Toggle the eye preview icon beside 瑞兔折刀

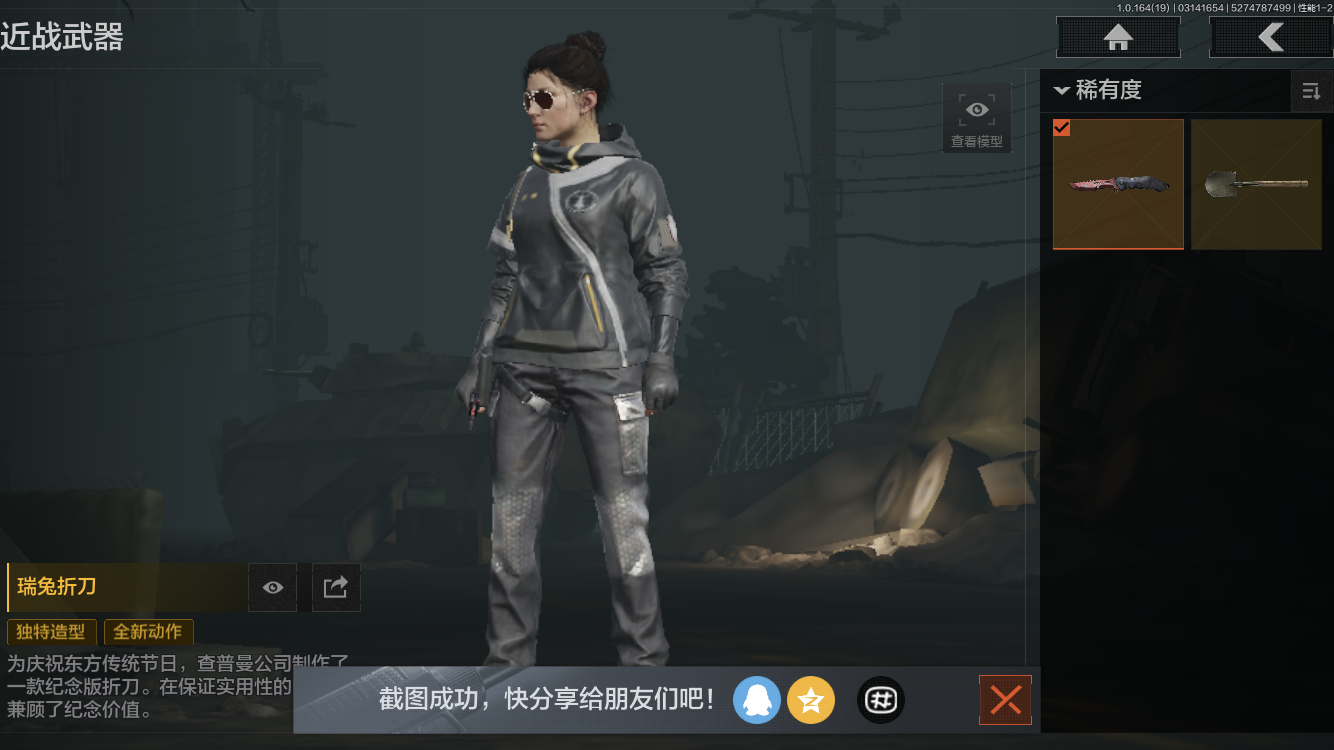click(272, 587)
